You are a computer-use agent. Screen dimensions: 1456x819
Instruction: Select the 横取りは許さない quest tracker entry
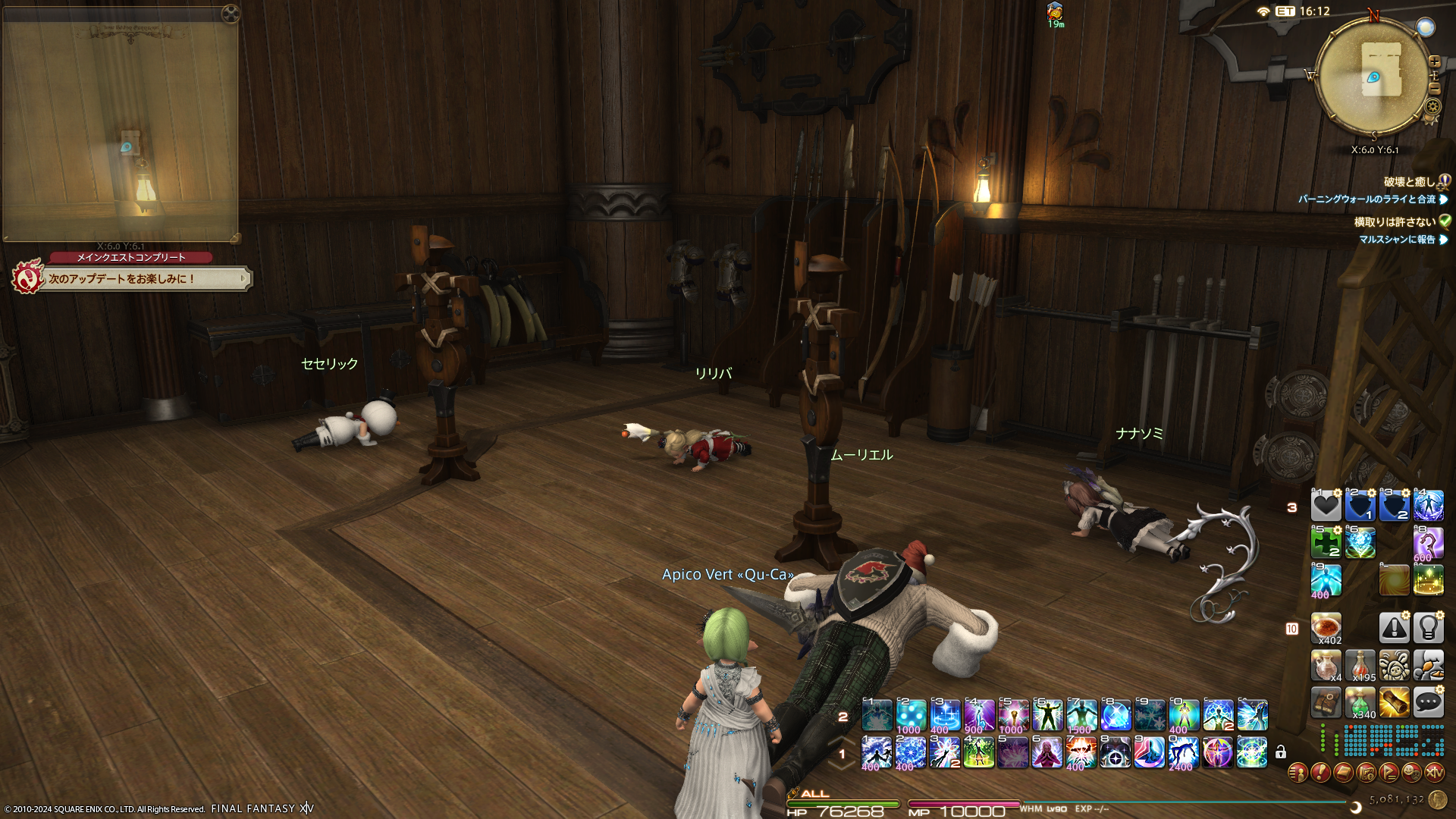click(1395, 221)
